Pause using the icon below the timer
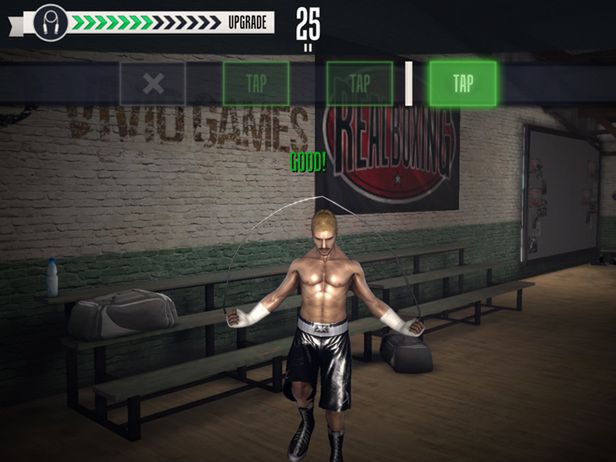Image resolution: width=616 pixels, height=462 pixels. pos(308,45)
